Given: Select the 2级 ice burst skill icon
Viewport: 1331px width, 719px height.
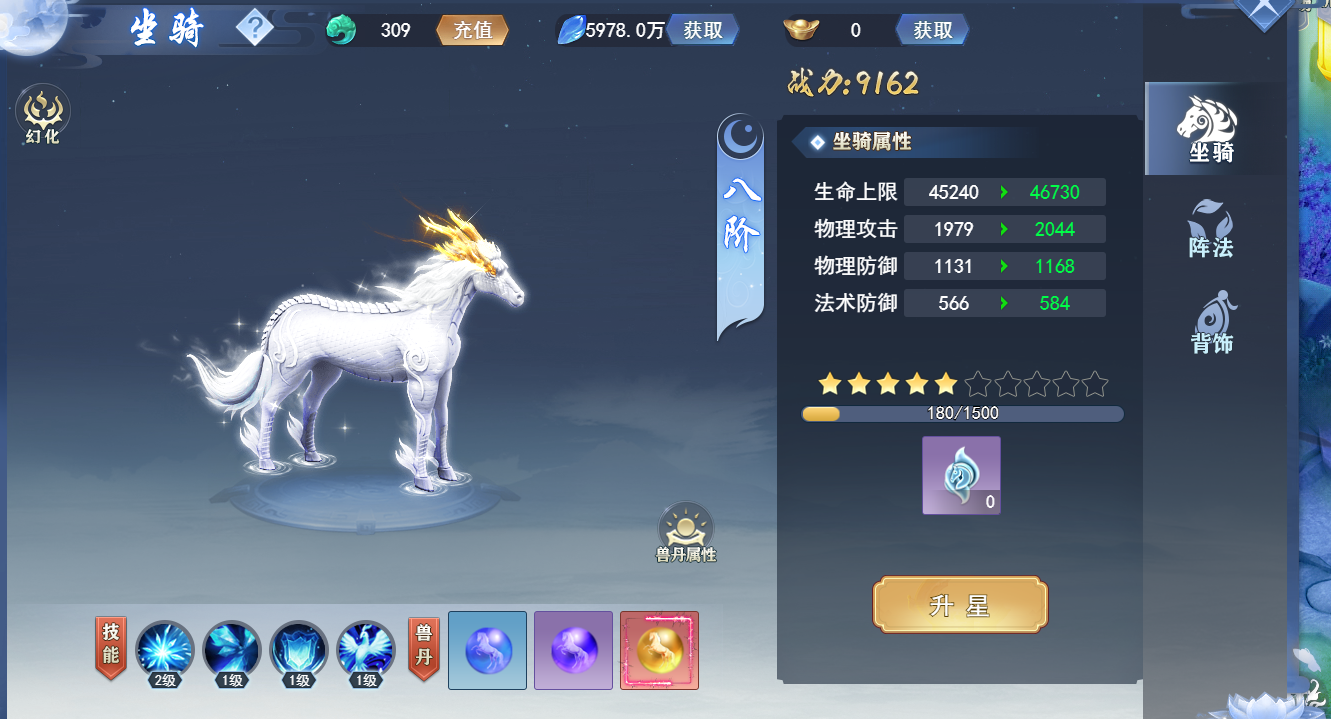Looking at the screenshot, I should 165,651.
